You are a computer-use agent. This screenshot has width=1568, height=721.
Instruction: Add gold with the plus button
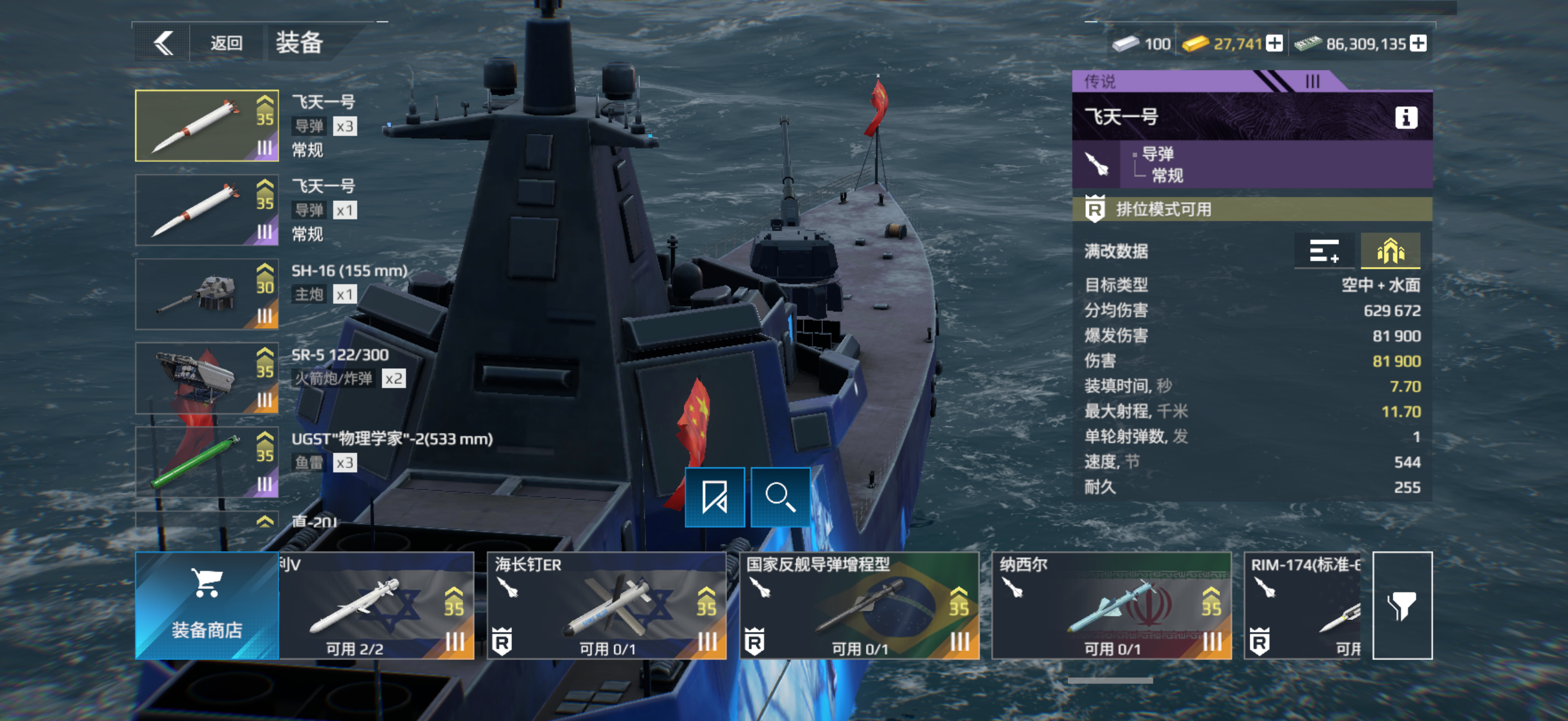(1274, 43)
